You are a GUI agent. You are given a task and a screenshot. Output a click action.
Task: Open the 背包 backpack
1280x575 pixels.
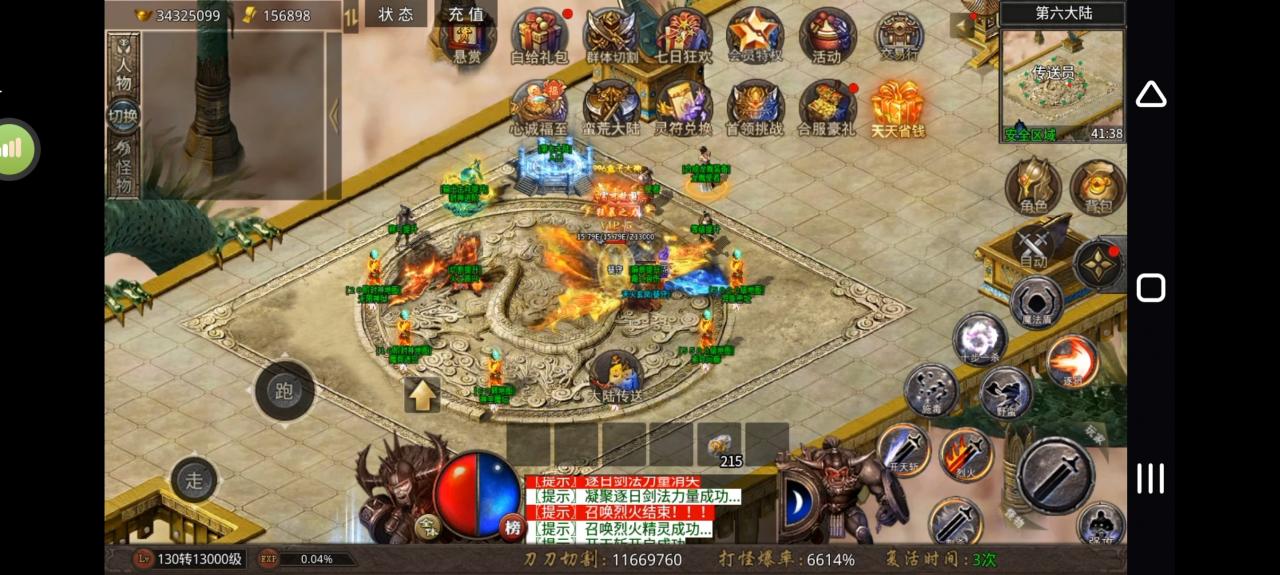point(1097,187)
